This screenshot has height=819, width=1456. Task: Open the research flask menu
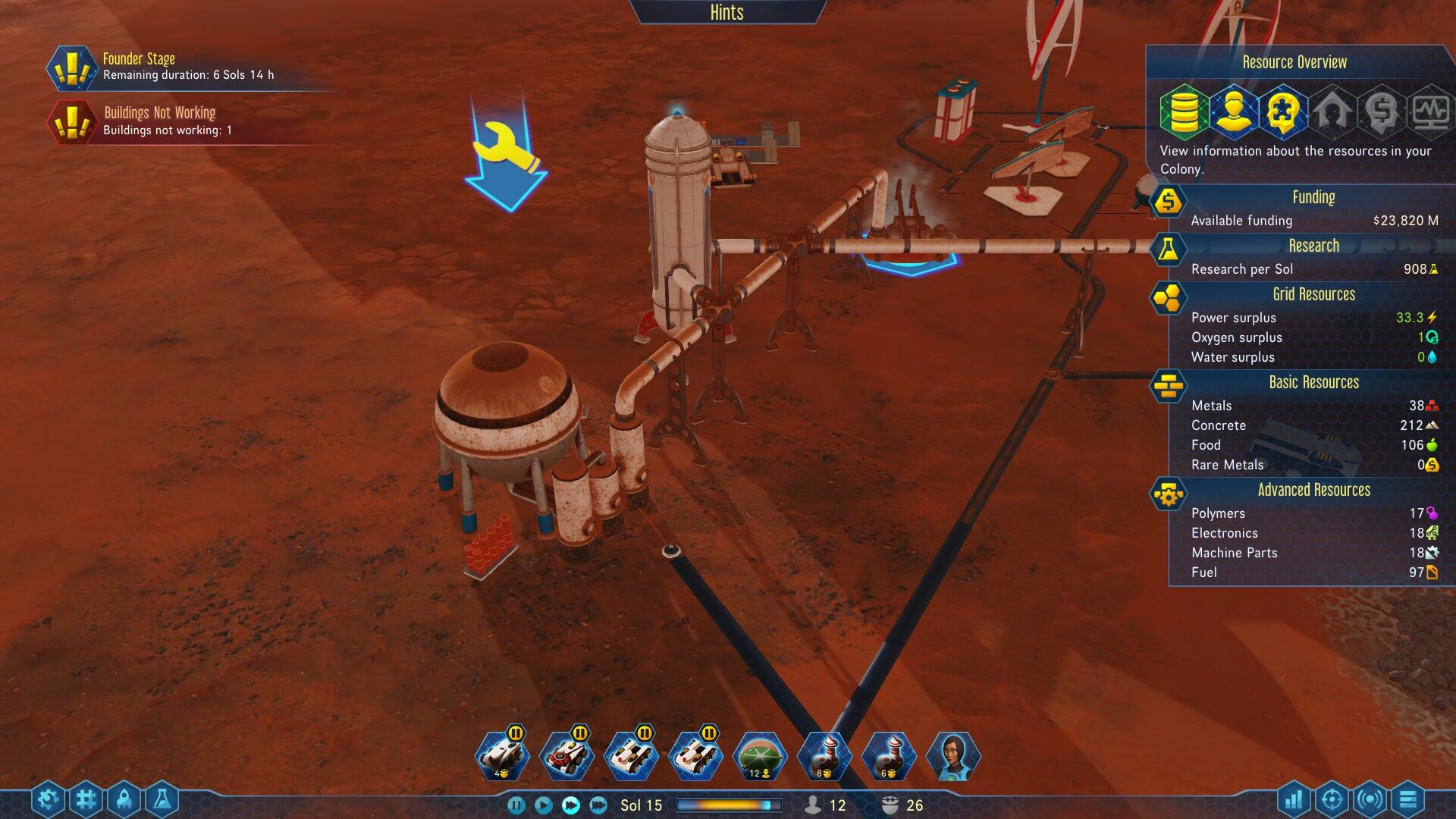[x=162, y=799]
